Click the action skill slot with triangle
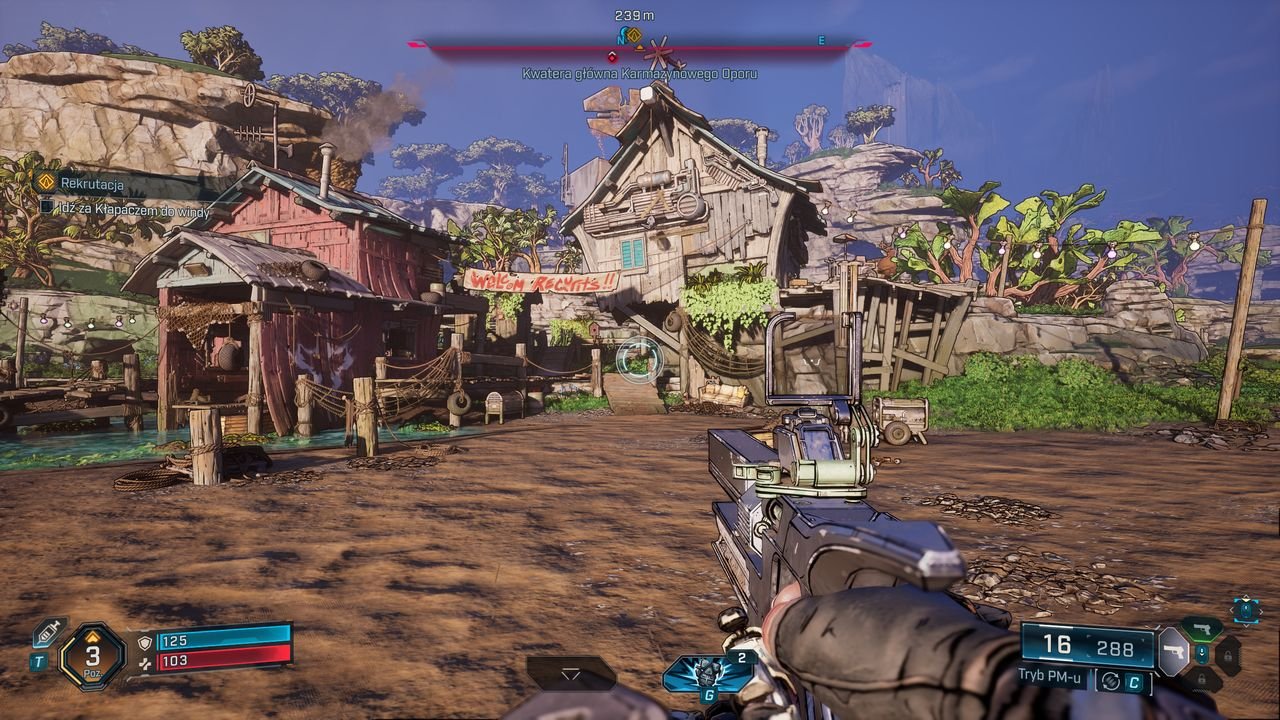Screen dimensions: 1280x720 571,673
